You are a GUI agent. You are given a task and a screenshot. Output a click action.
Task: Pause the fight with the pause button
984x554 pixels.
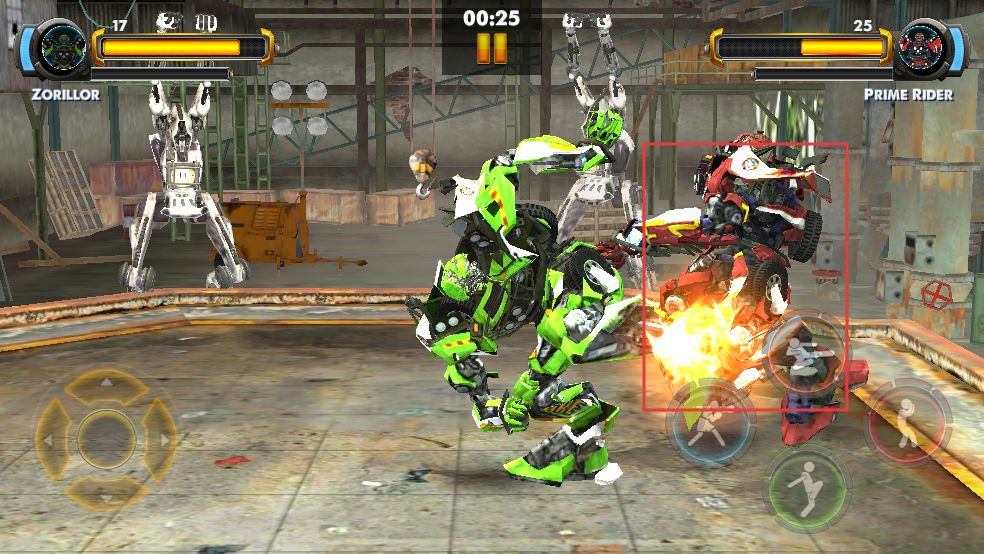point(491,48)
